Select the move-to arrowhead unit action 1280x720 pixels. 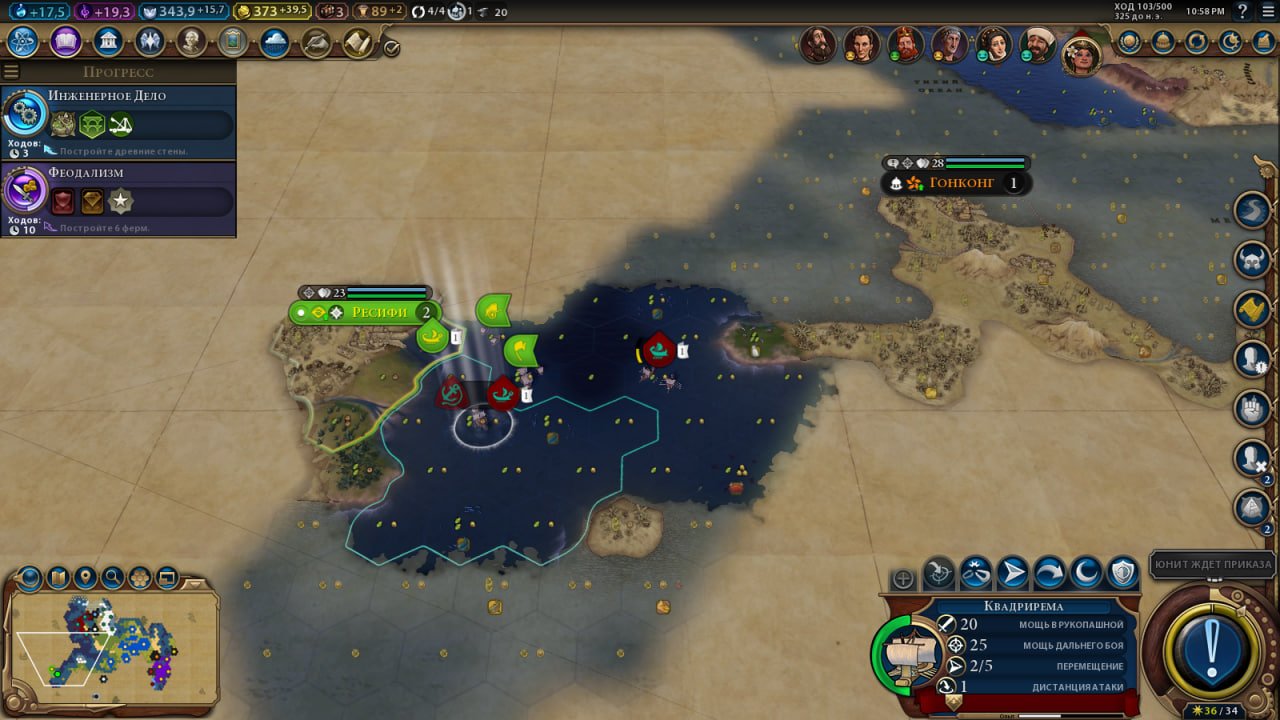click(1012, 573)
